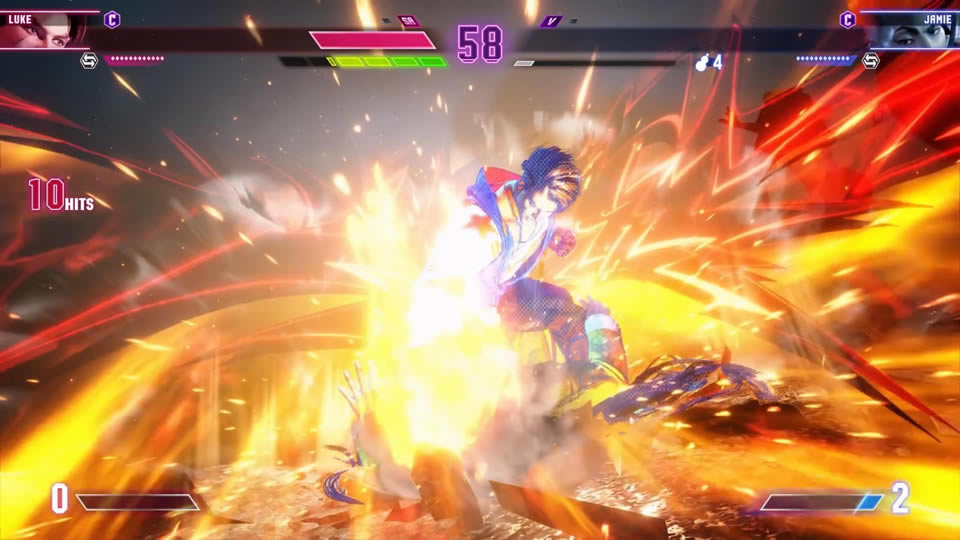This screenshot has width=960, height=540.
Task: Click Jamie's drink level gourd icon
Action: (x=702, y=62)
